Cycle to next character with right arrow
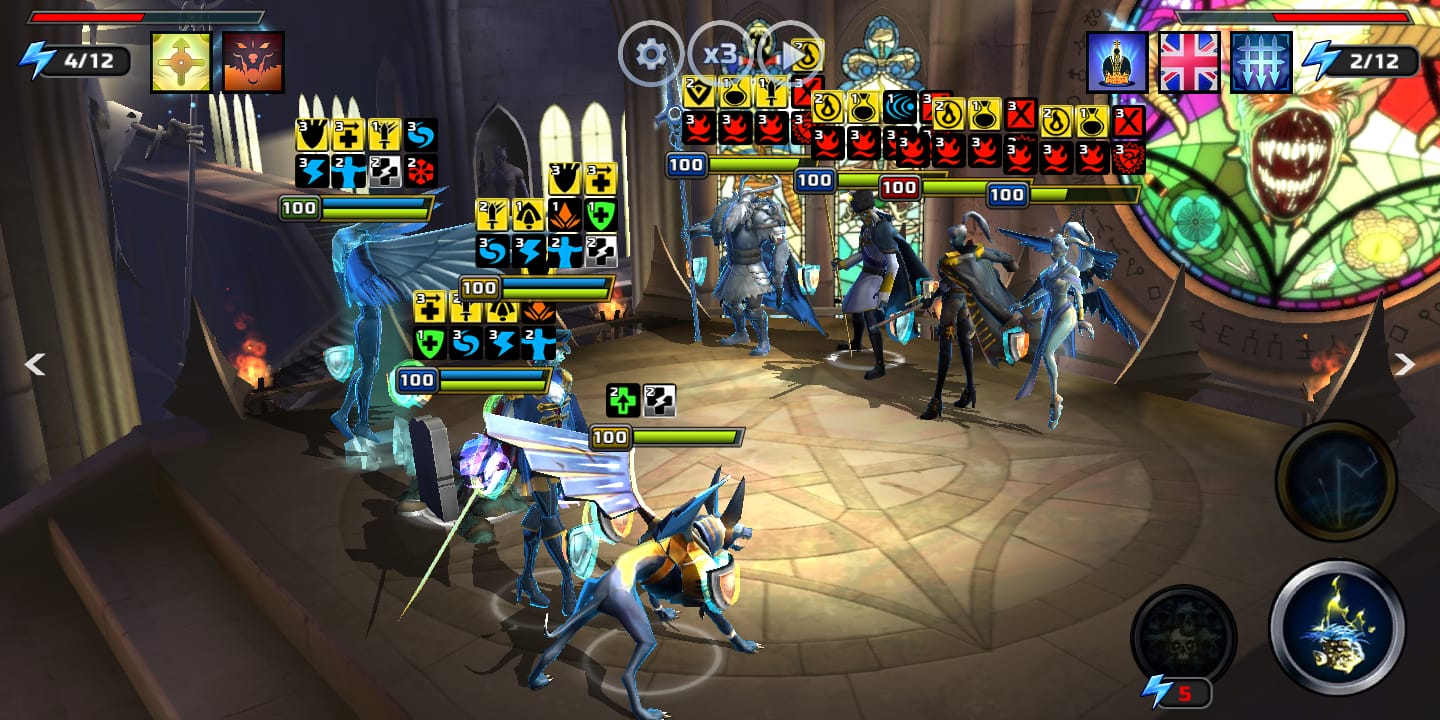 coord(1405,365)
